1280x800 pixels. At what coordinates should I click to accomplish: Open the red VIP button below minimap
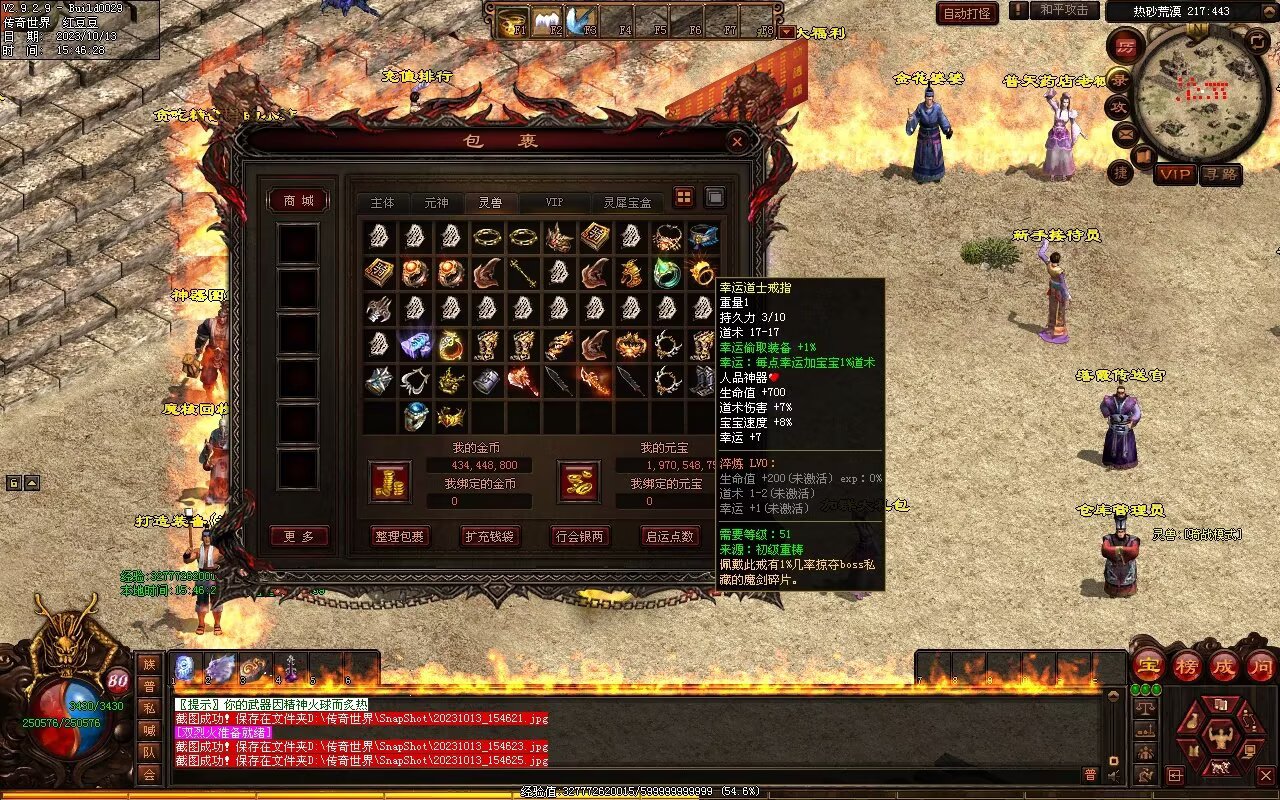click(1175, 174)
